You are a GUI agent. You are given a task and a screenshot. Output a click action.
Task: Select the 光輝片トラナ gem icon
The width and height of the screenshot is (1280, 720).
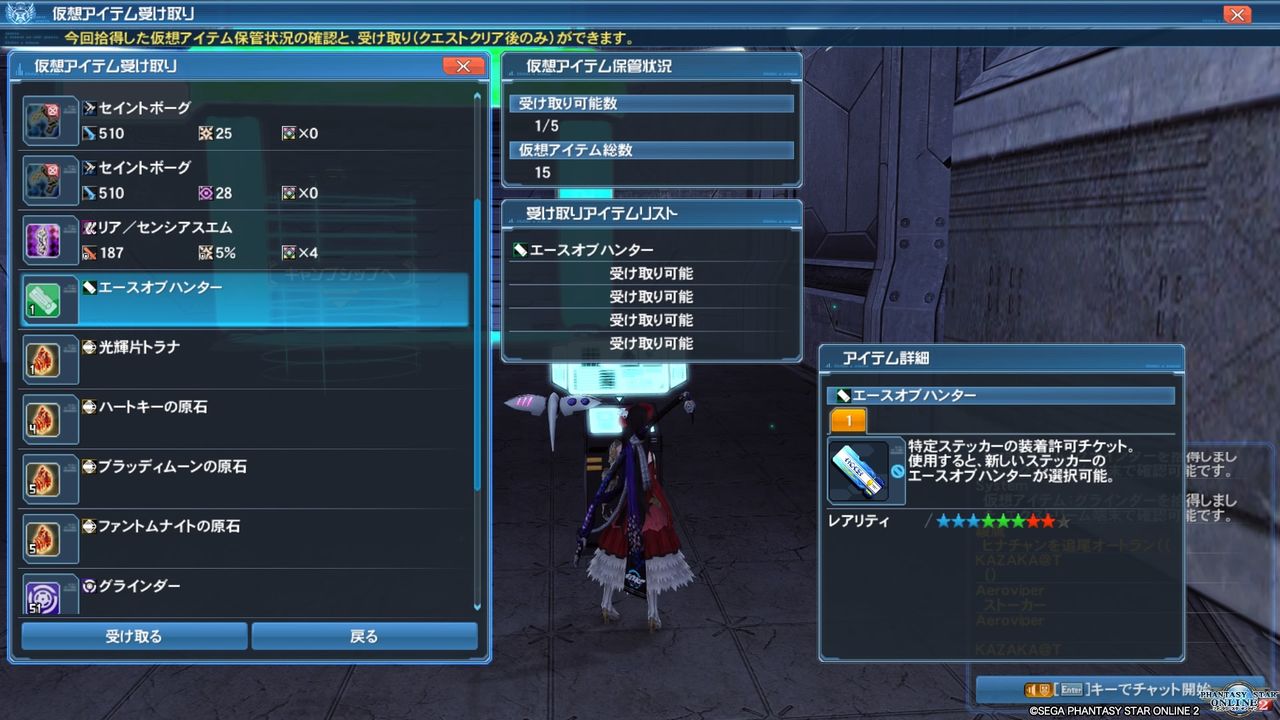click(48, 360)
